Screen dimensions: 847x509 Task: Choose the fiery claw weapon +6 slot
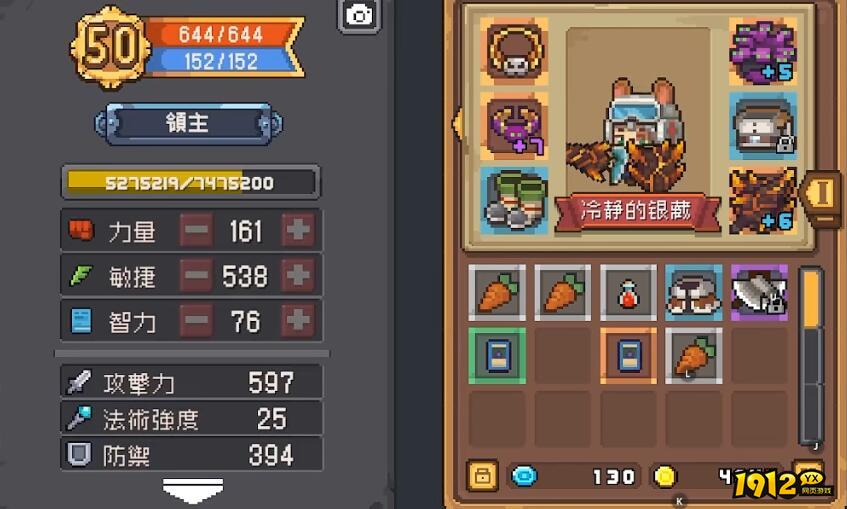click(763, 199)
